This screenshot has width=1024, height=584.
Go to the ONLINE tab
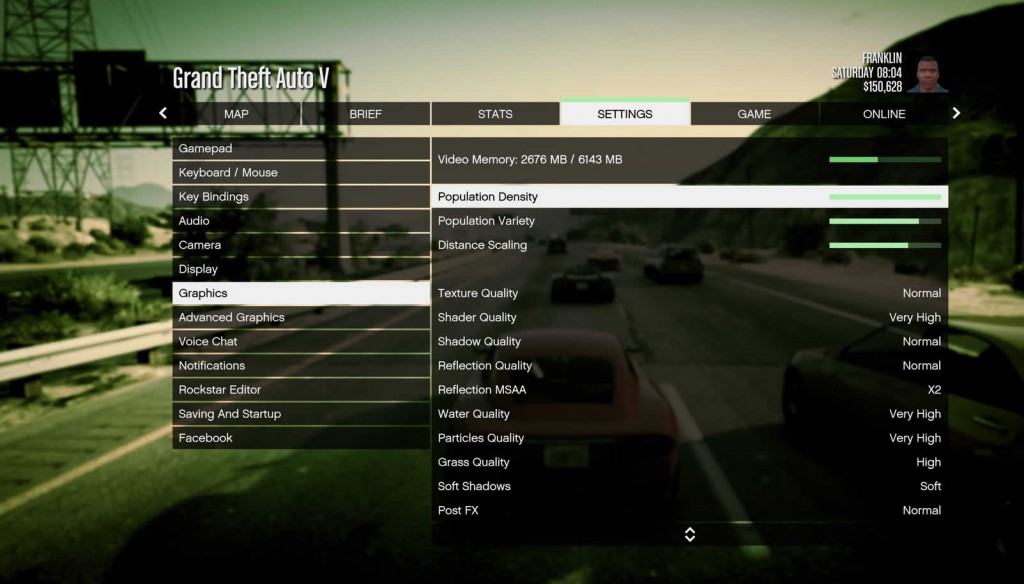click(884, 114)
